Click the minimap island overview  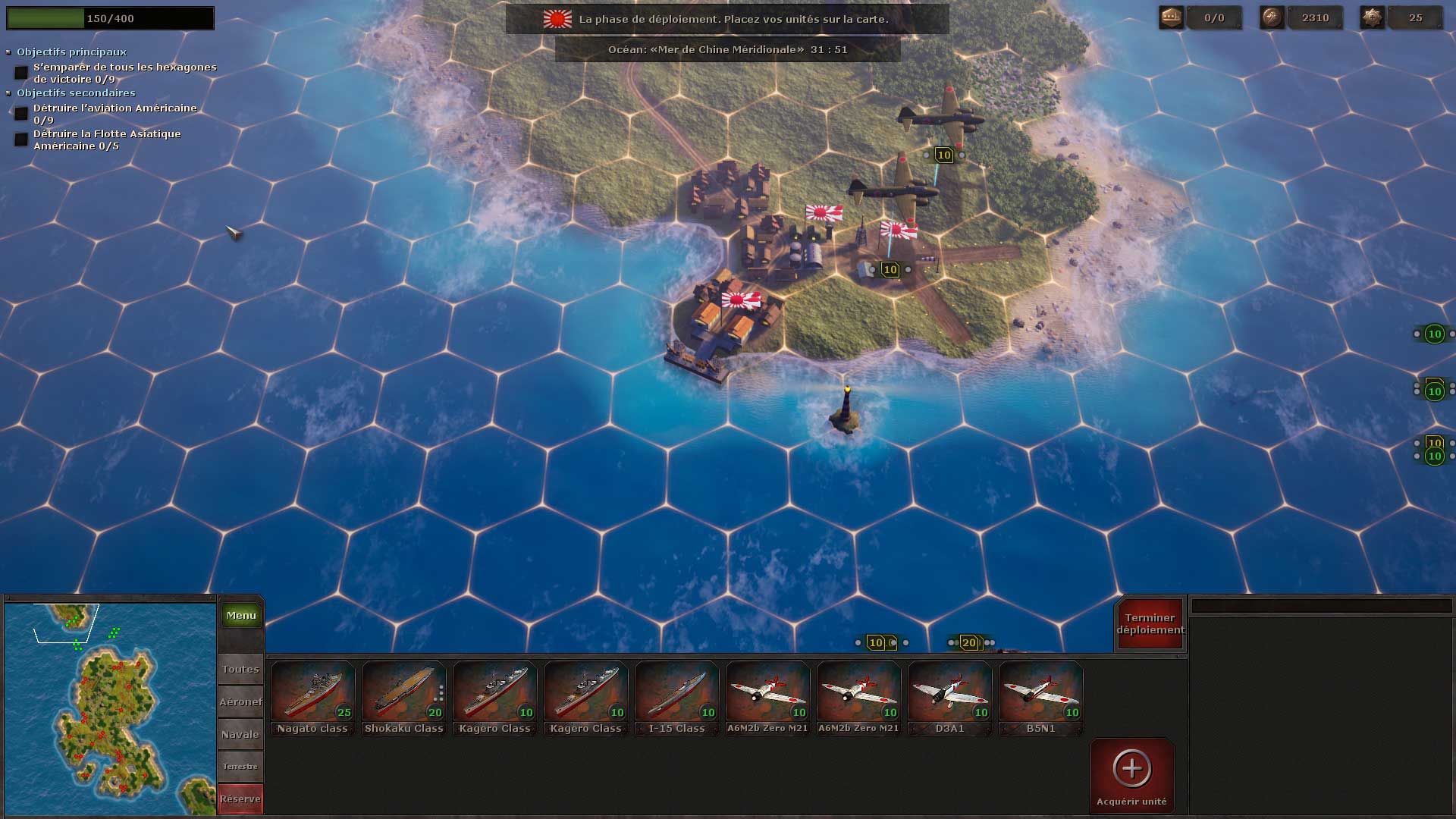coord(110,709)
